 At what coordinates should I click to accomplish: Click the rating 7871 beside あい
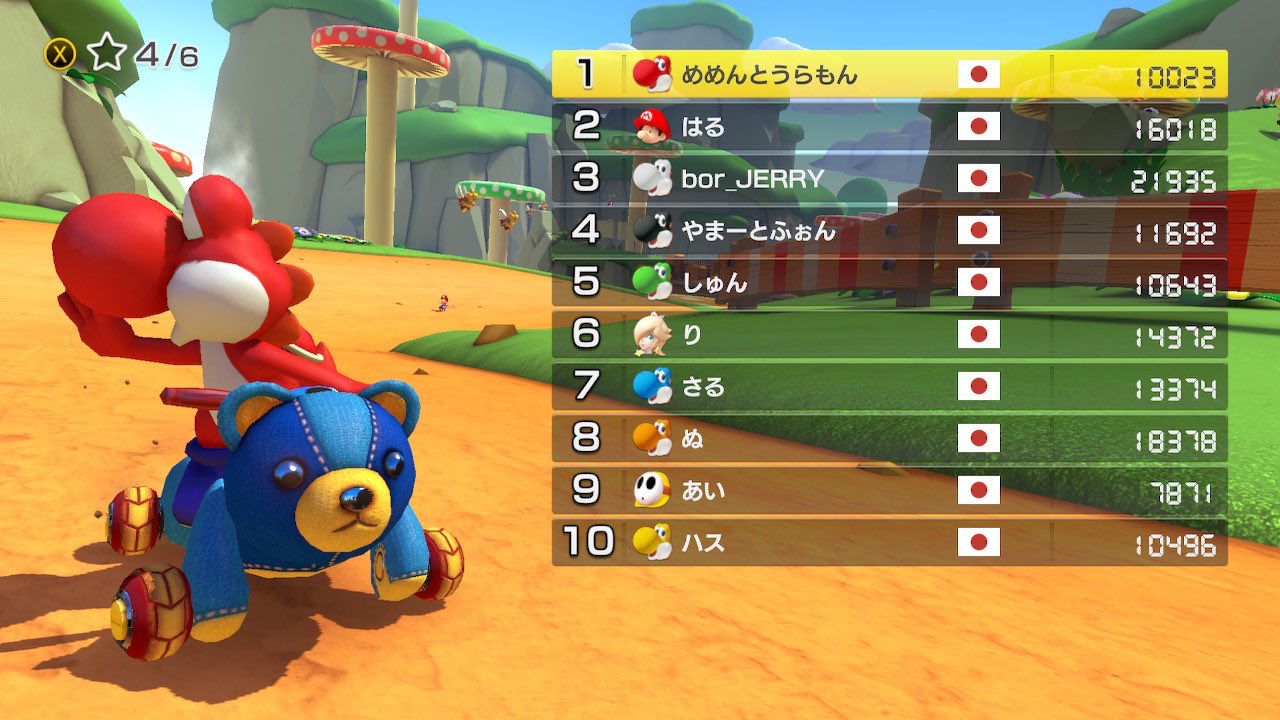[1185, 491]
